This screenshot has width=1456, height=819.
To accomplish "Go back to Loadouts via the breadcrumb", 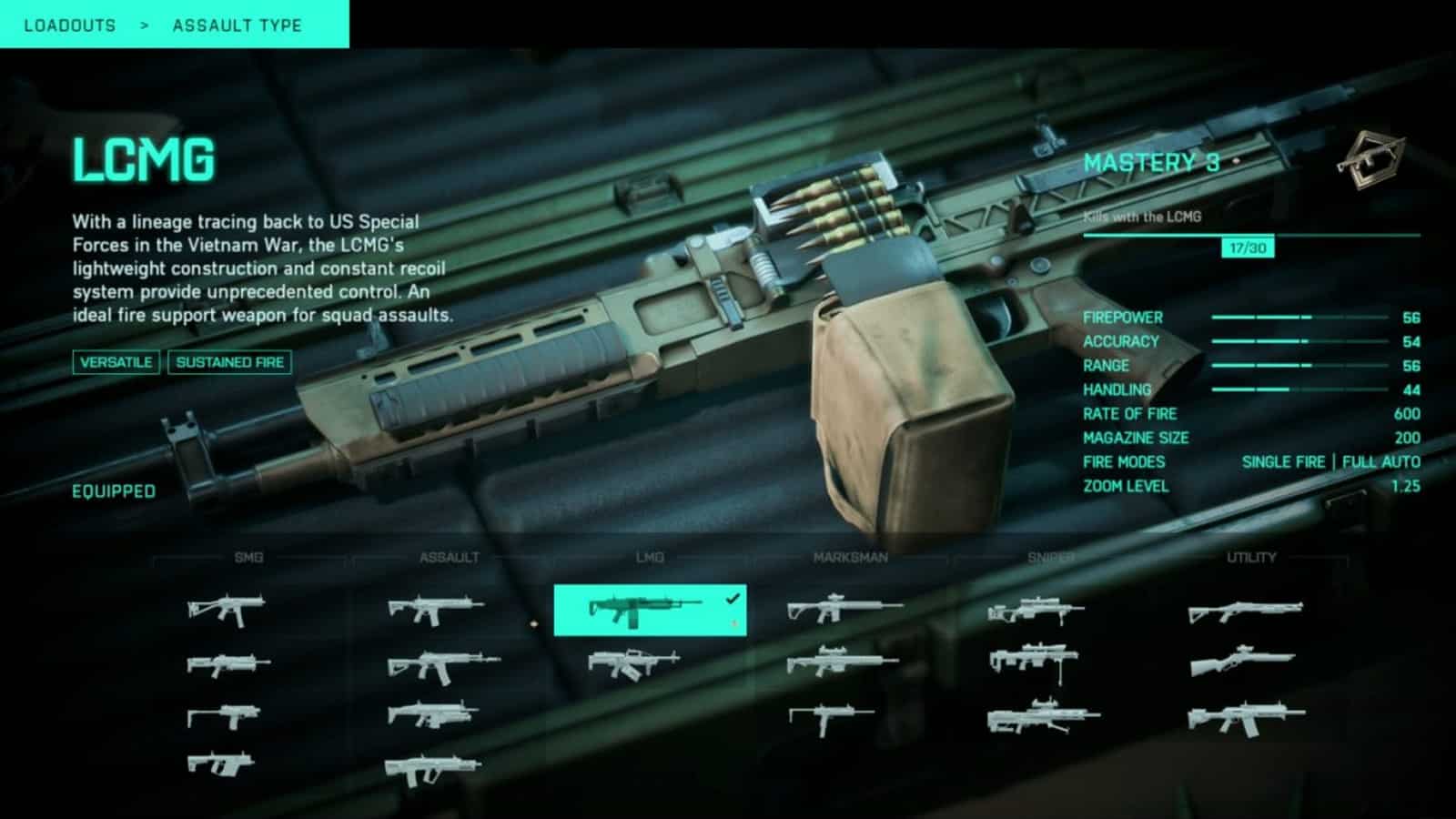I will (70, 25).
